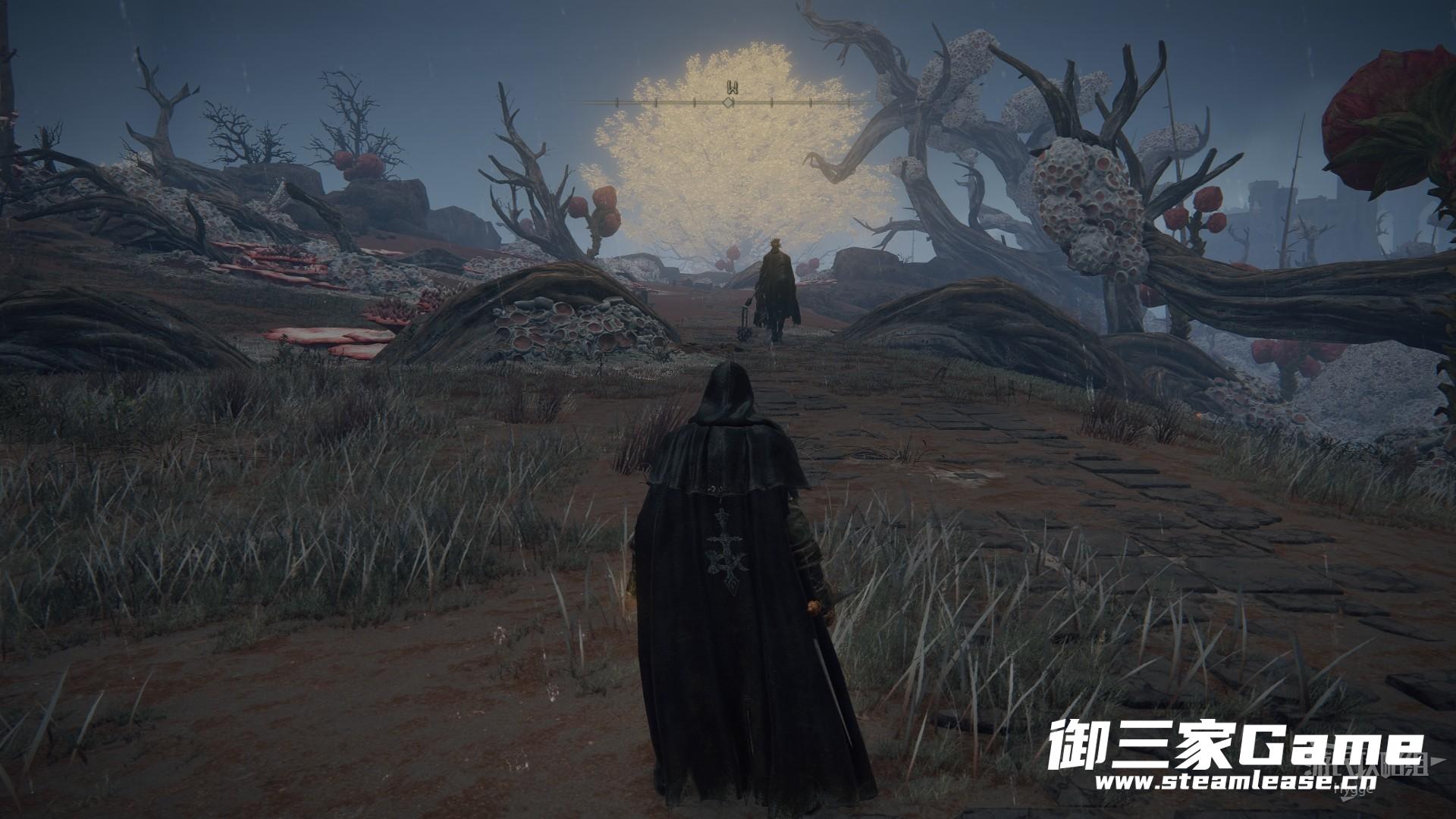Click the compass bar's W heading marker
This screenshot has width=1456, height=819.
click(x=730, y=86)
